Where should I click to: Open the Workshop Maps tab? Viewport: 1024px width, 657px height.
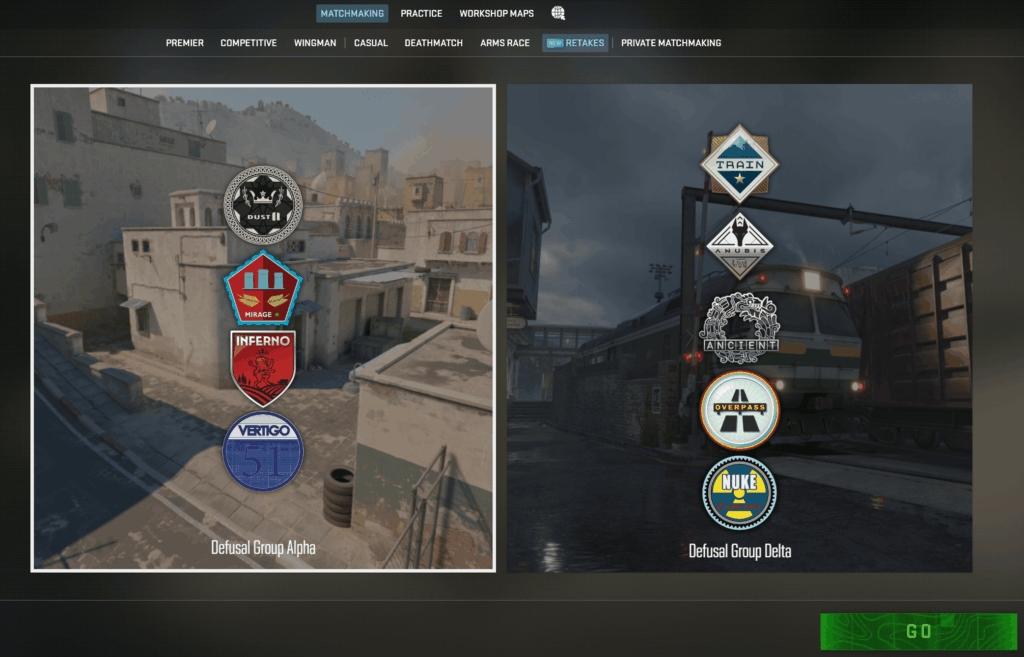pos(496,14)
